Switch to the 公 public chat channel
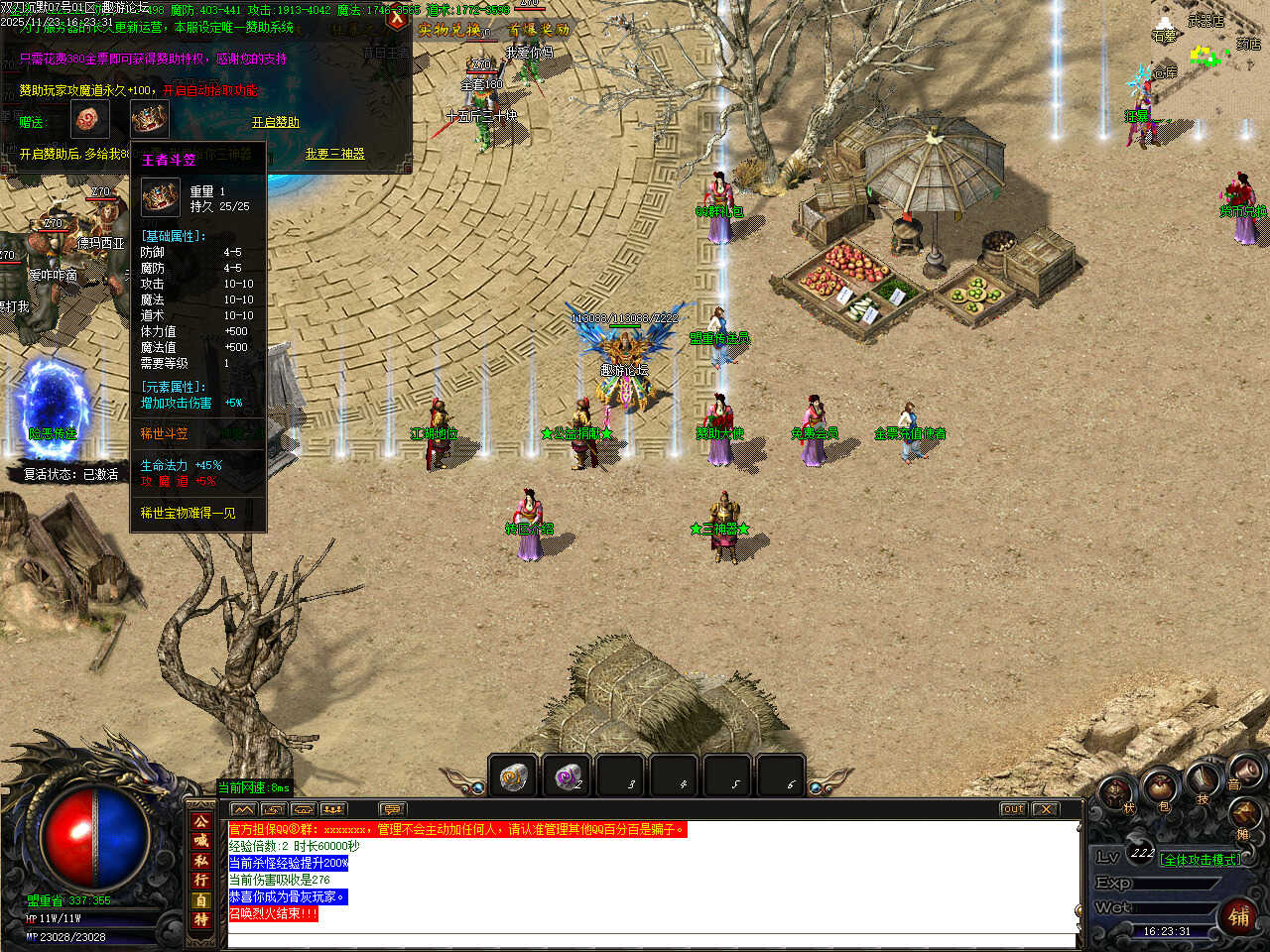 [x=201, y=821]
